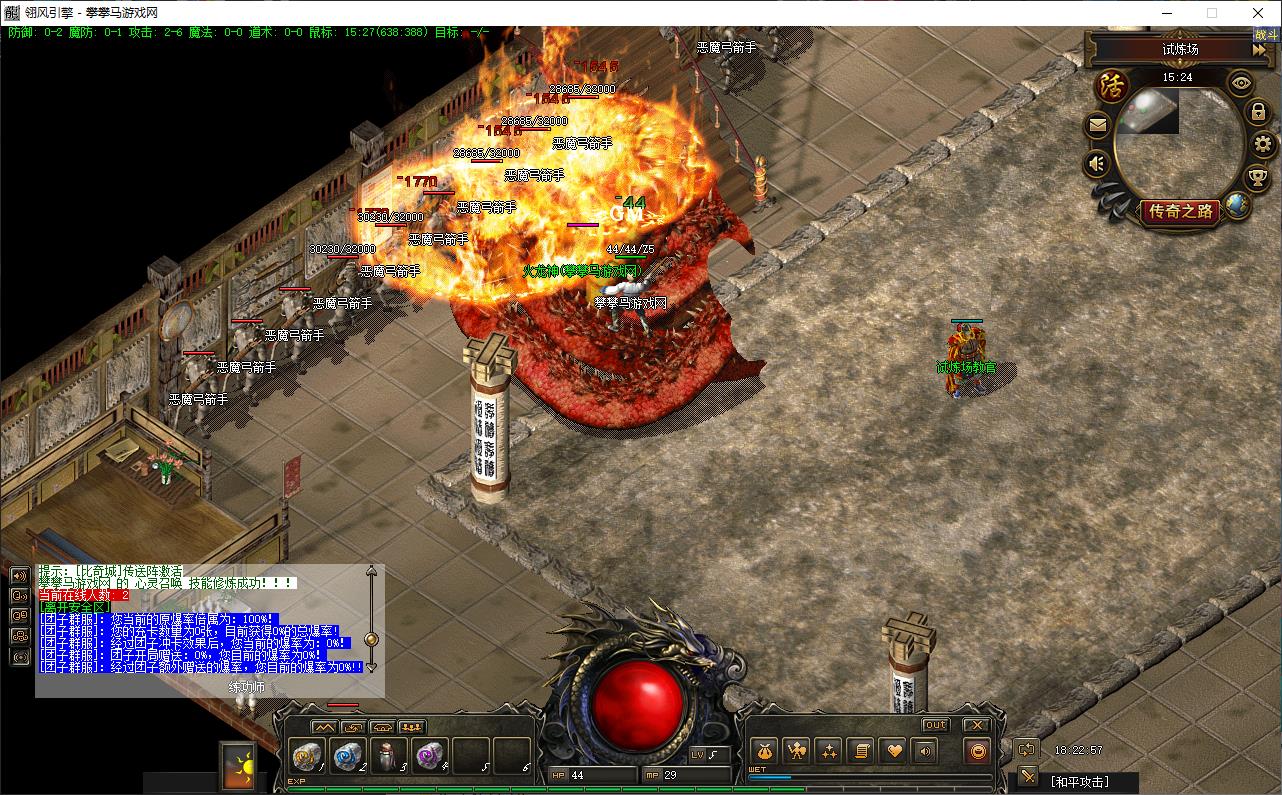Use the potion bottle in hotbar slot 3
1282x795 pixels.
click(388, 755)
